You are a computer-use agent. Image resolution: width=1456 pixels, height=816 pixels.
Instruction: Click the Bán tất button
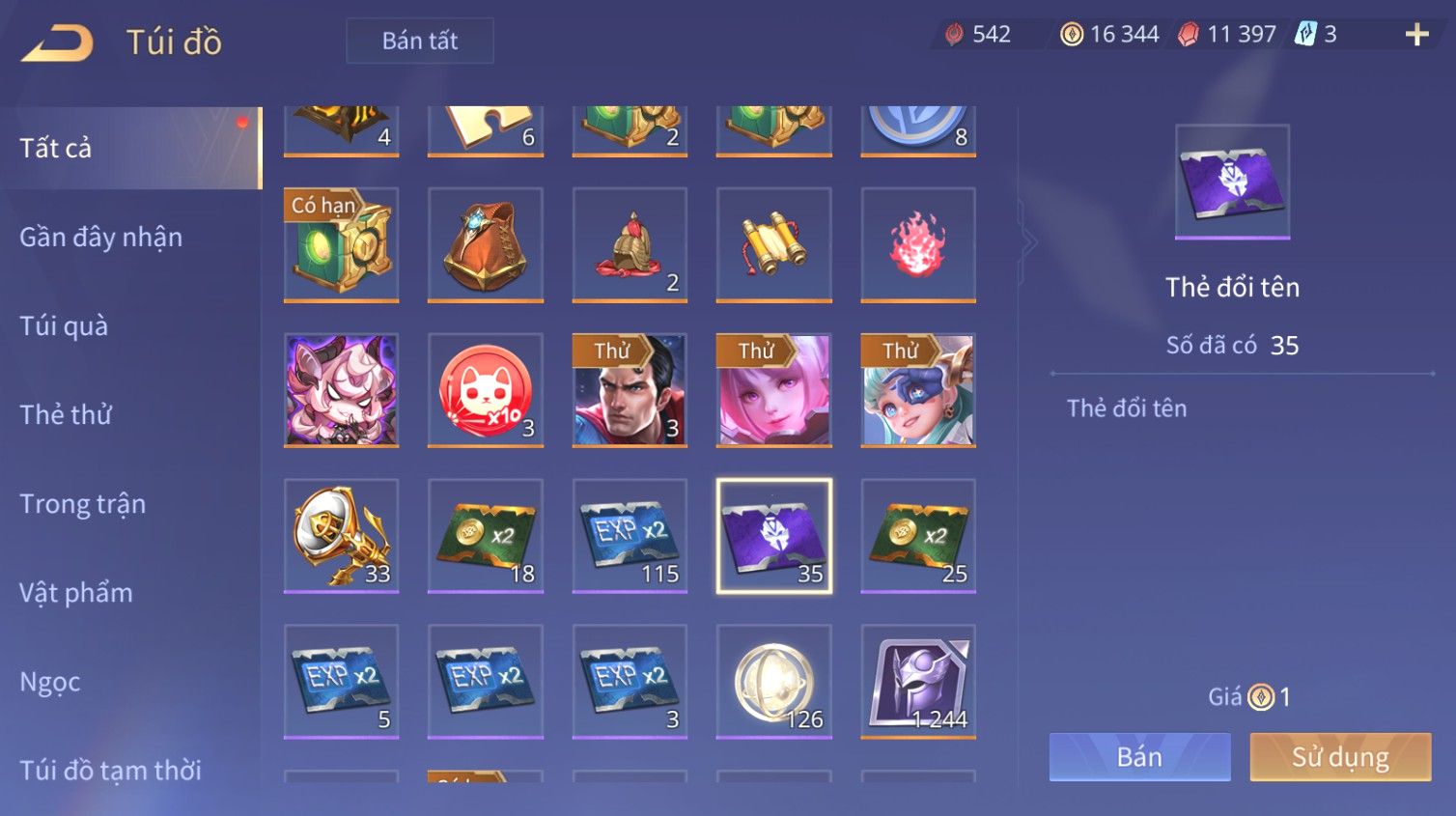420,41
